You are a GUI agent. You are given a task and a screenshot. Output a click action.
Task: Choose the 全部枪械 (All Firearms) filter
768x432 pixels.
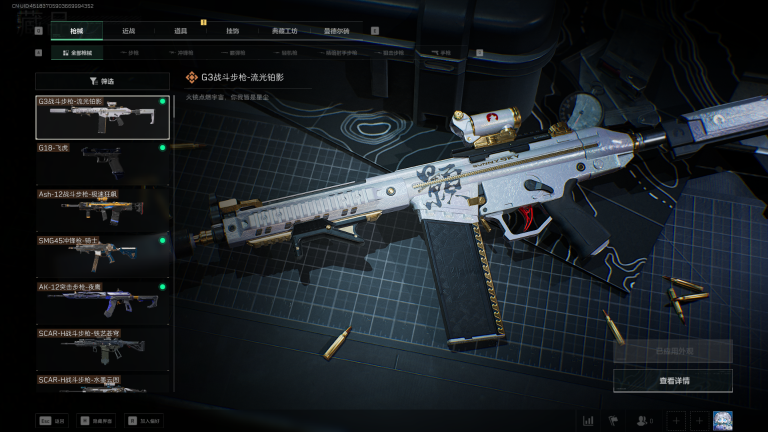78,52
